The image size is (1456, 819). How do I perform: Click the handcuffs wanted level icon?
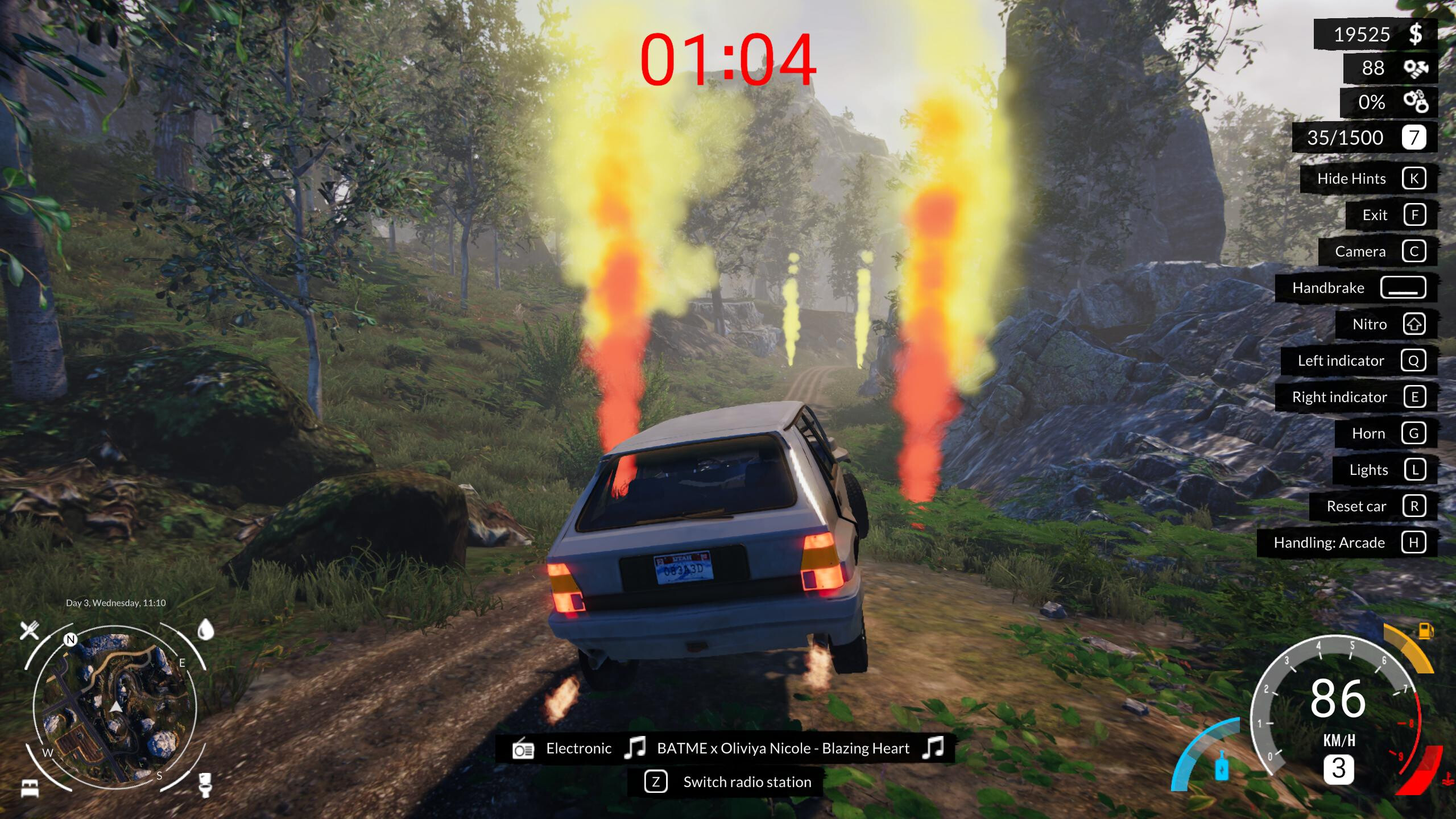[1416, 102]
